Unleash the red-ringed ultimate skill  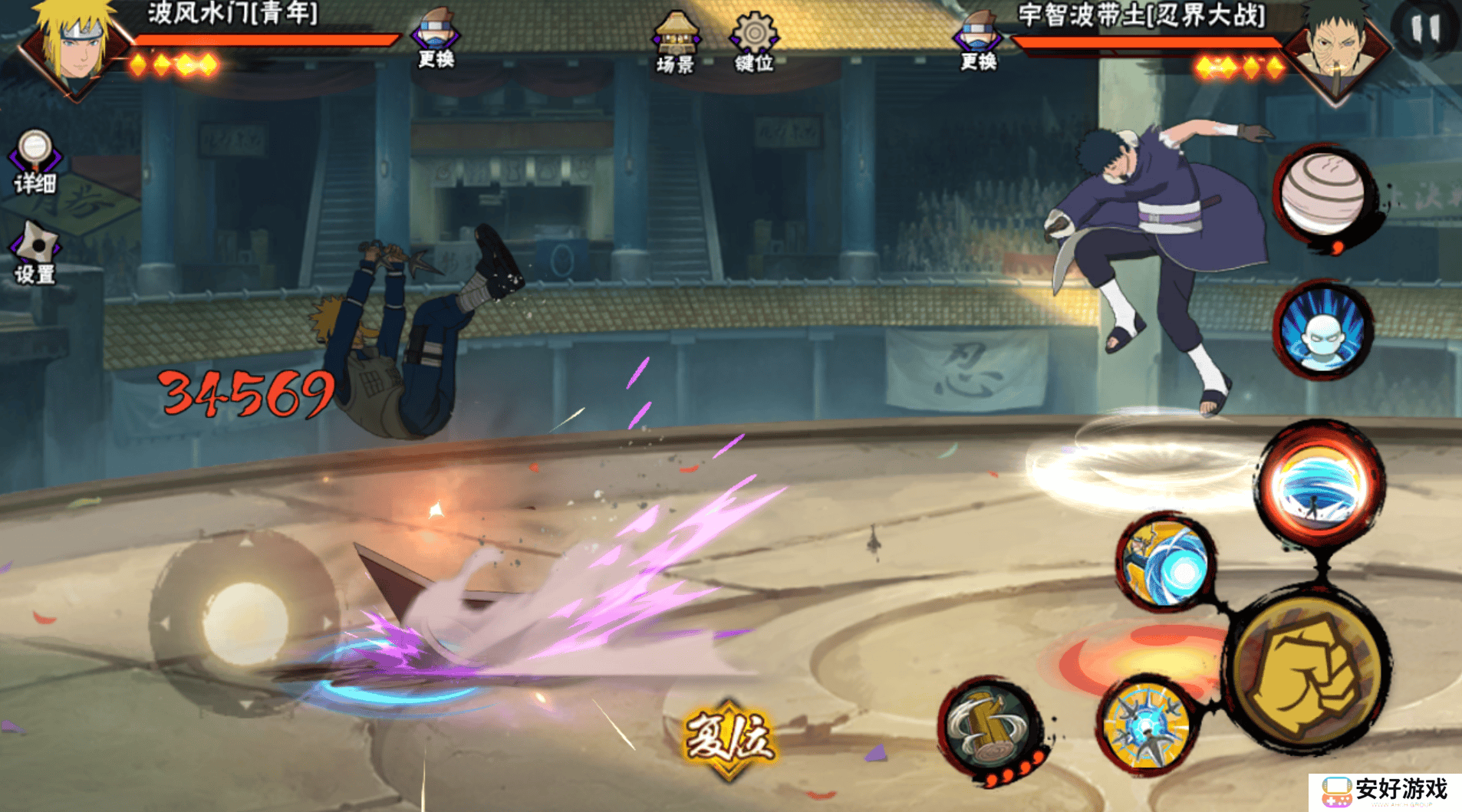(x=1319, y=485)
